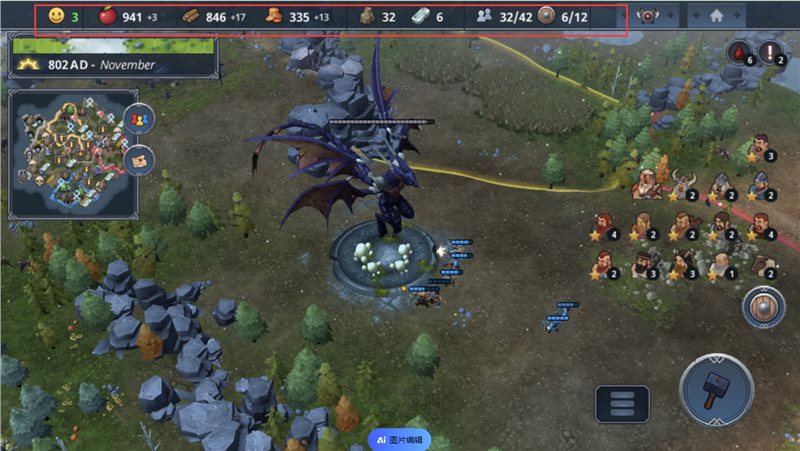The height and width of the screenshot is (451, 800).
Task: Open the three-line list menu button
Action: (x=622, y=405)
